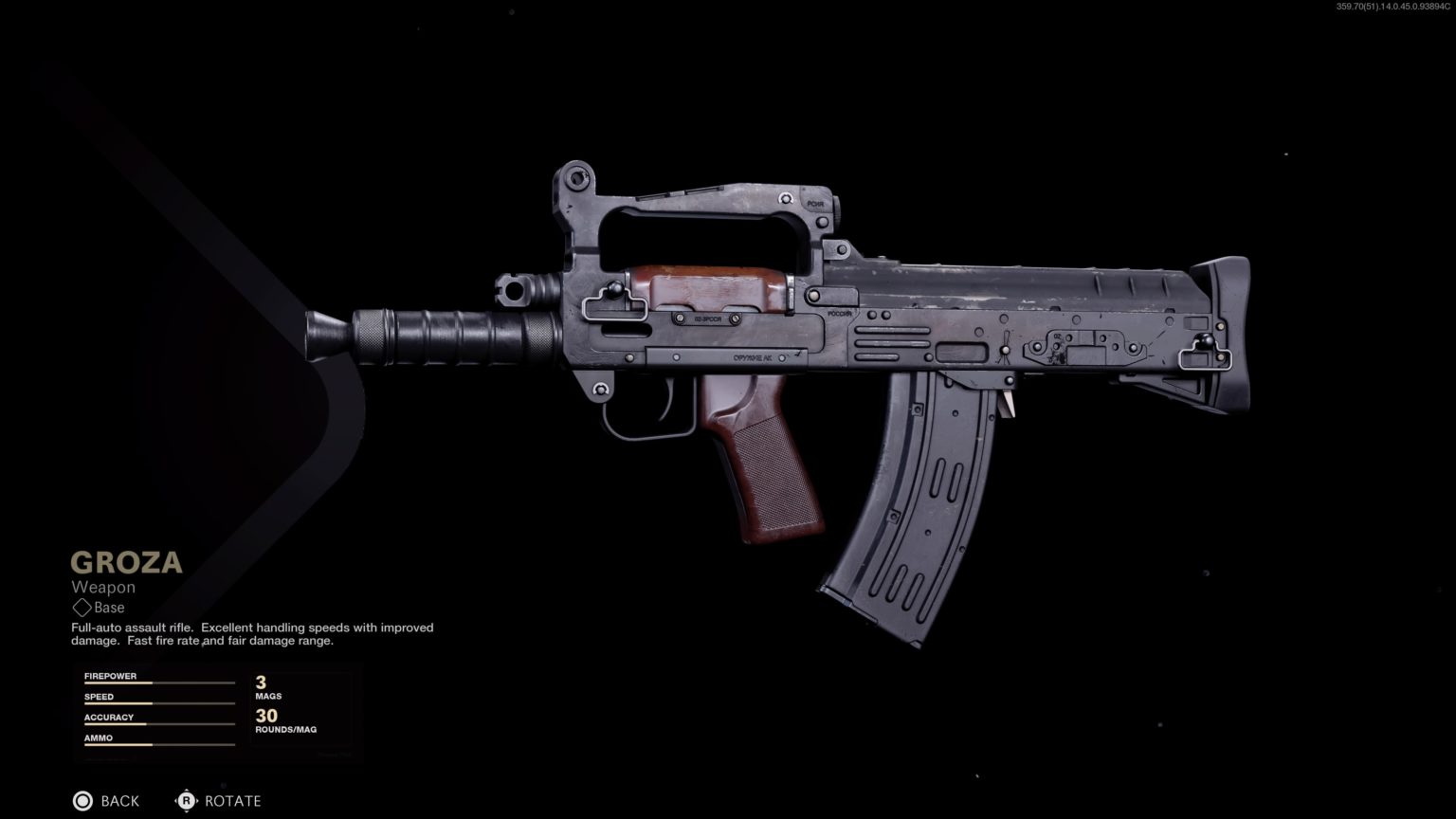This screenshot has width=1456, height=819.
Task: Open the GROZA weapon title
Action: pyautogui.click(x=126, y=562)
